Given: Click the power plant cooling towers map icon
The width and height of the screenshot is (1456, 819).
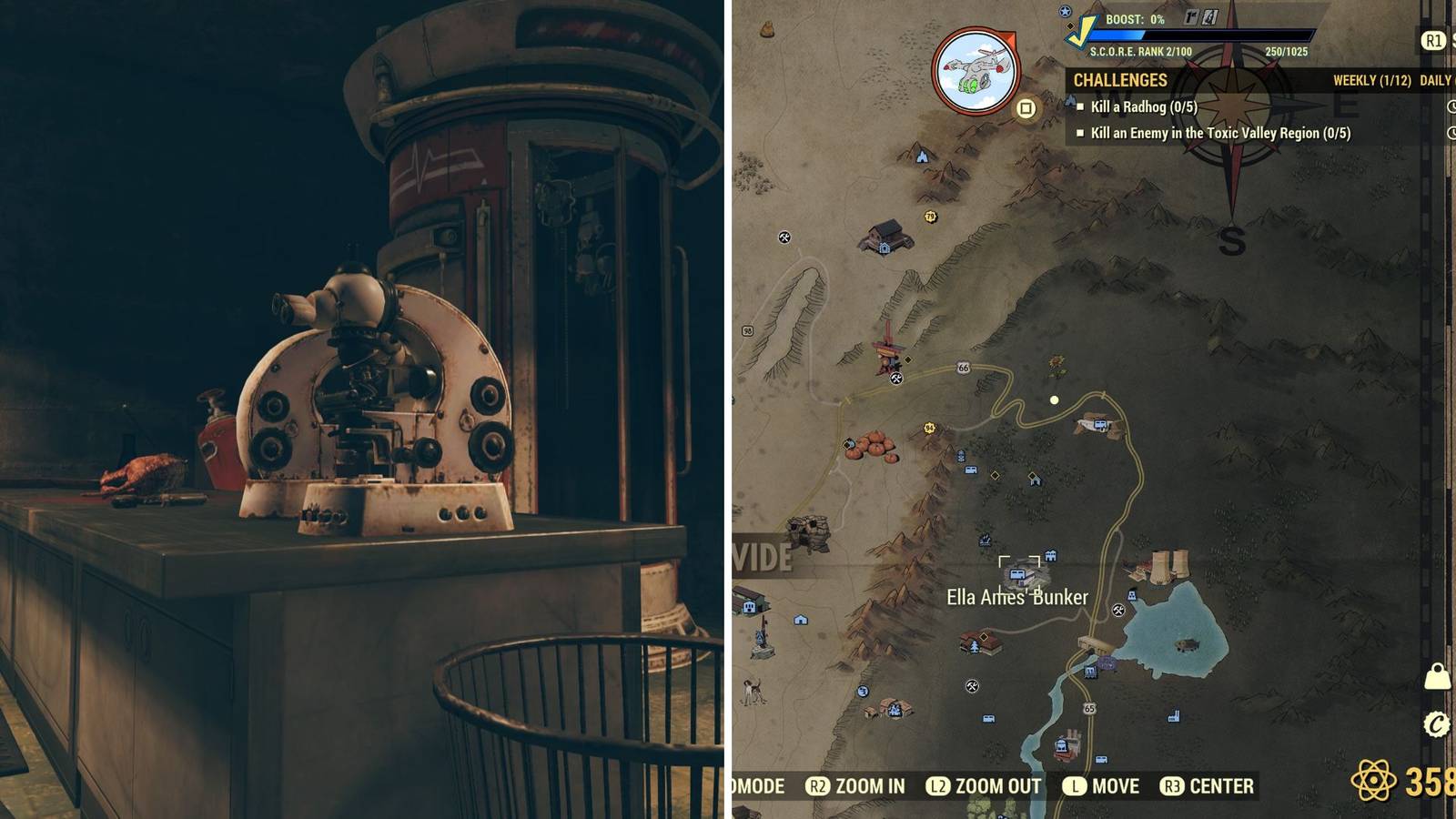Looking at the screenshot, I should click(x=1168, y=565).
